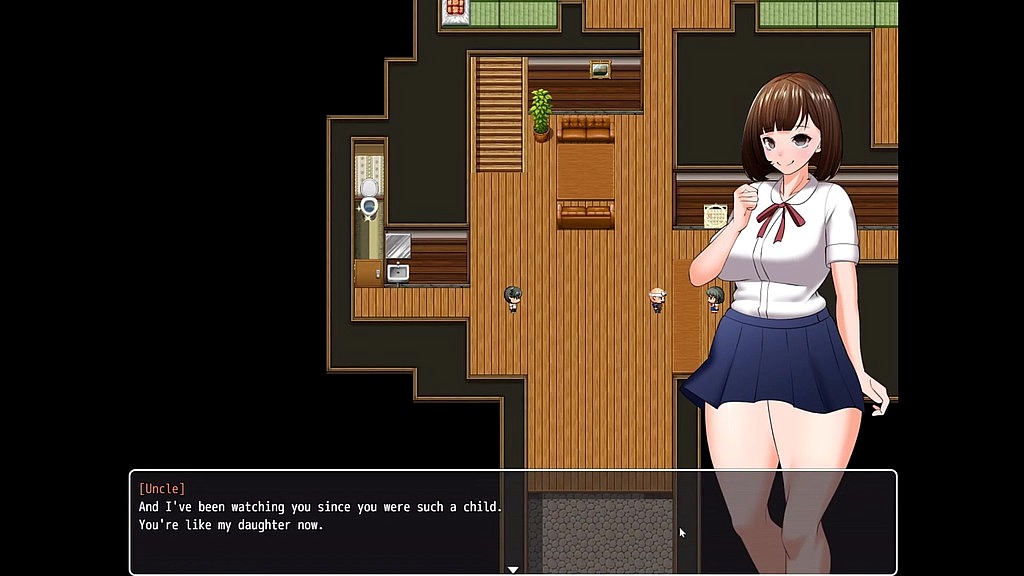
Task: Advance the Uncle dialogue text box
Action: point(512,520)
